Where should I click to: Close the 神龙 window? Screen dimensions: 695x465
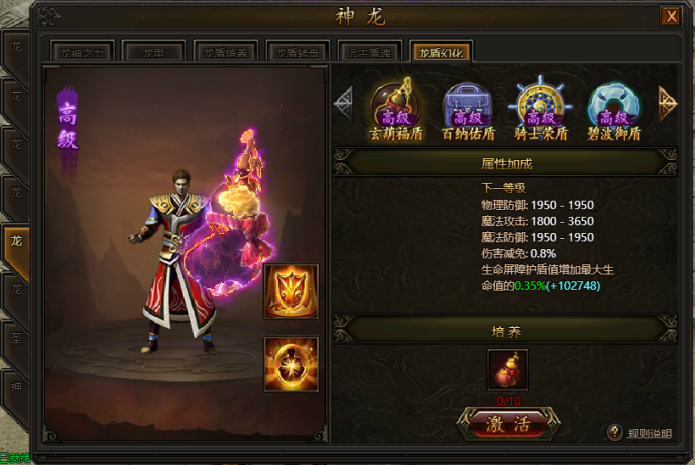point(670,16)
